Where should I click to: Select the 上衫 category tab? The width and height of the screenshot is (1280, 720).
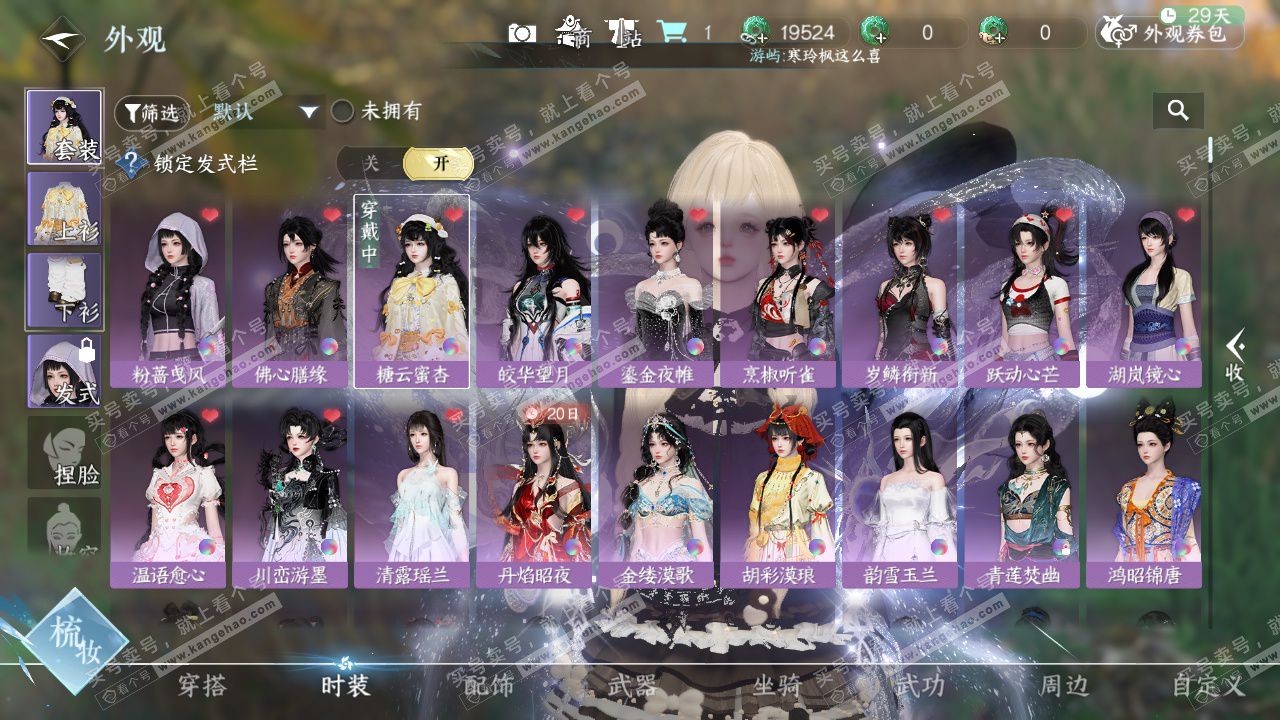point(64,208)
